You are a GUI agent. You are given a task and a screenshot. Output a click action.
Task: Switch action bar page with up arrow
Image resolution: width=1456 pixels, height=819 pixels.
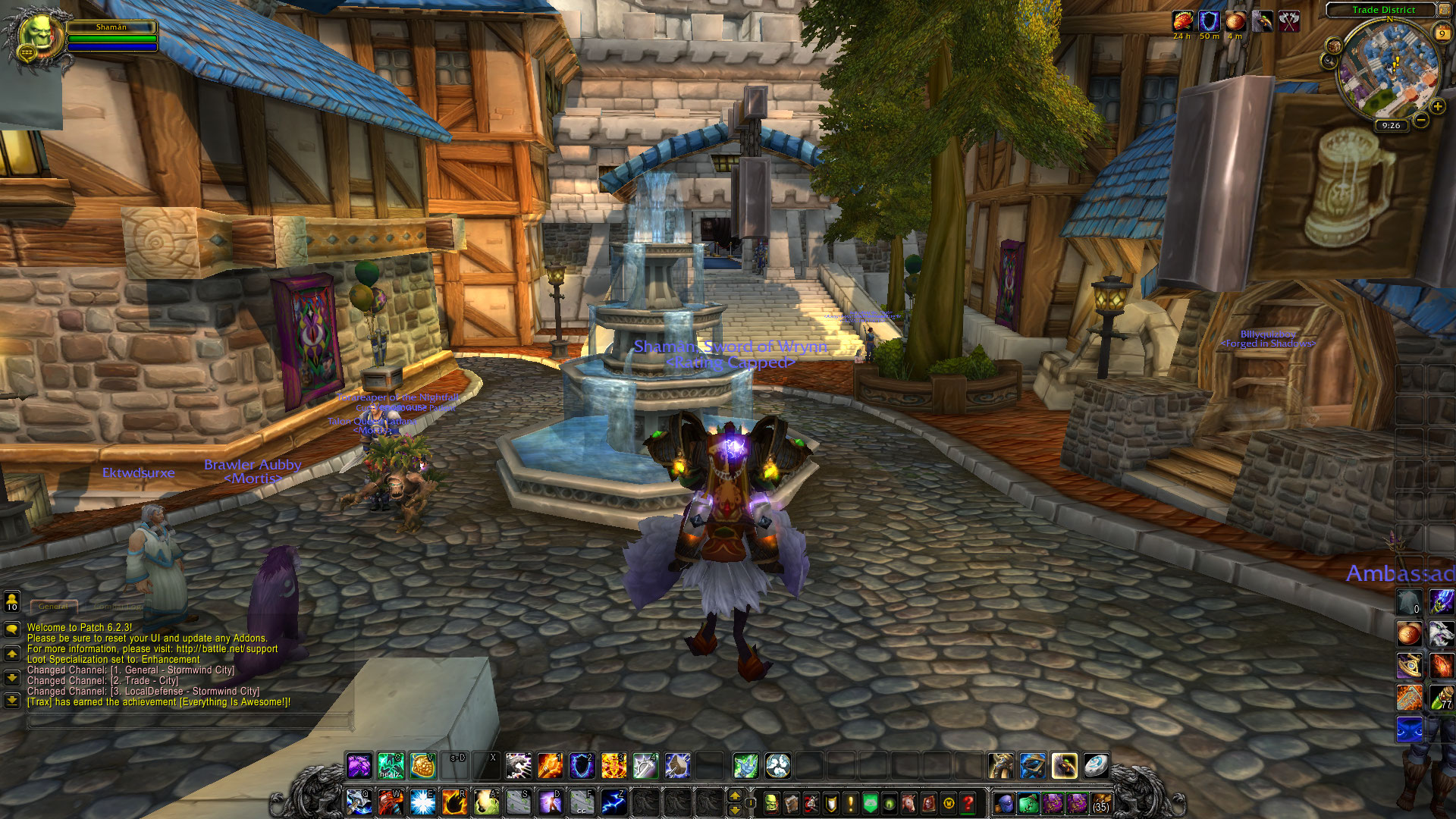734,795
